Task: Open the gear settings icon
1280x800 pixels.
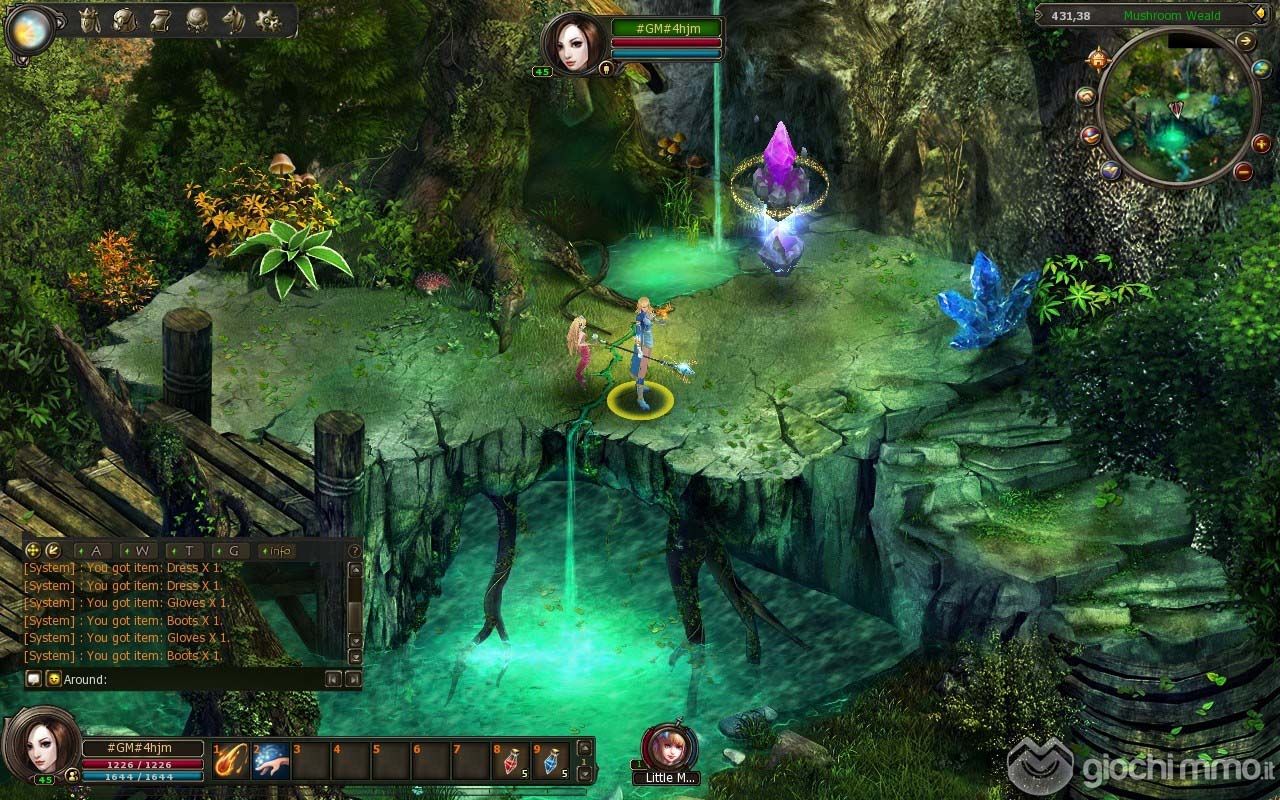Action: coord(269,20)
